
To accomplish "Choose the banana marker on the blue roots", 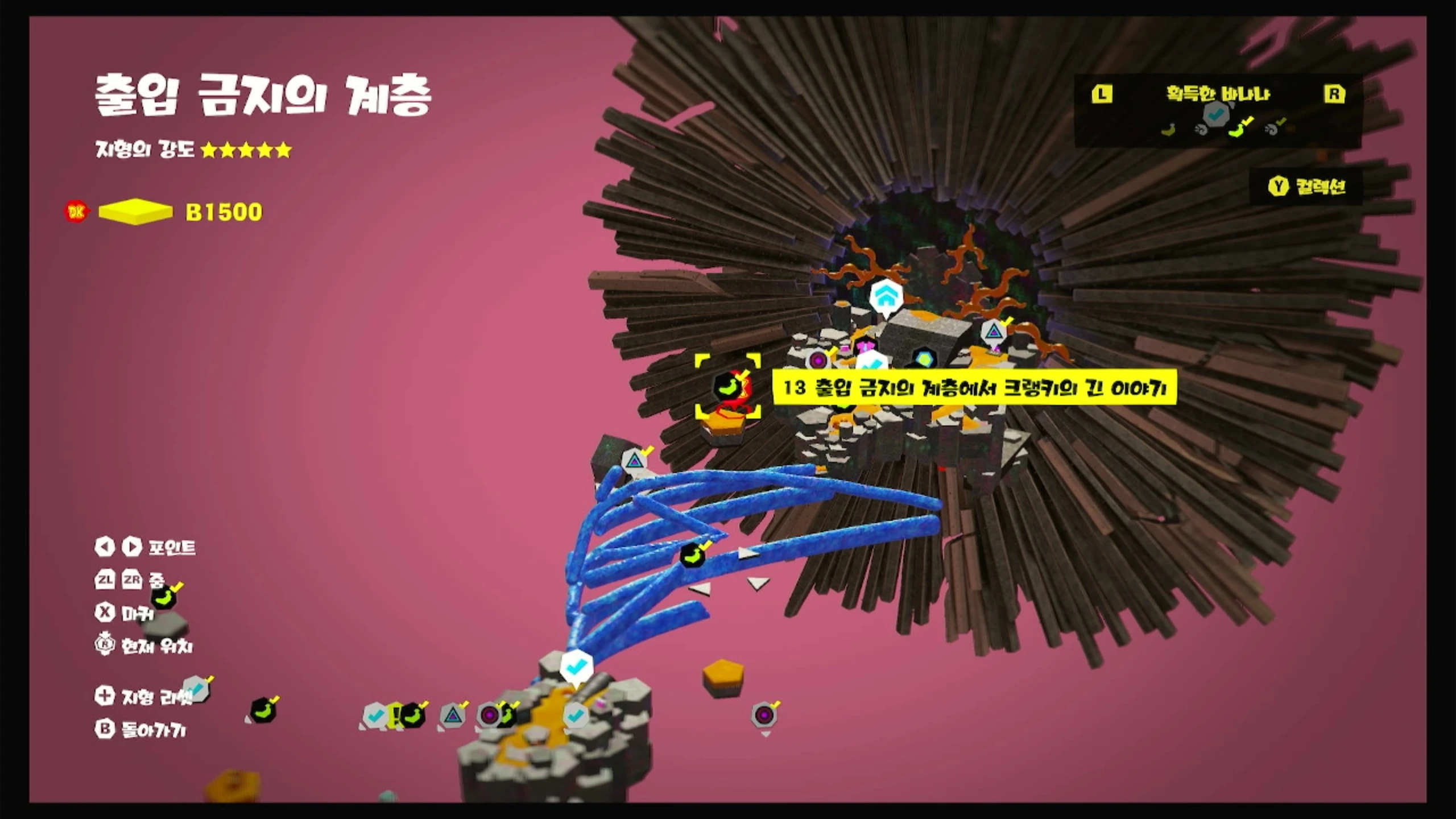I will pyautogui.click(x=692, y=556).
